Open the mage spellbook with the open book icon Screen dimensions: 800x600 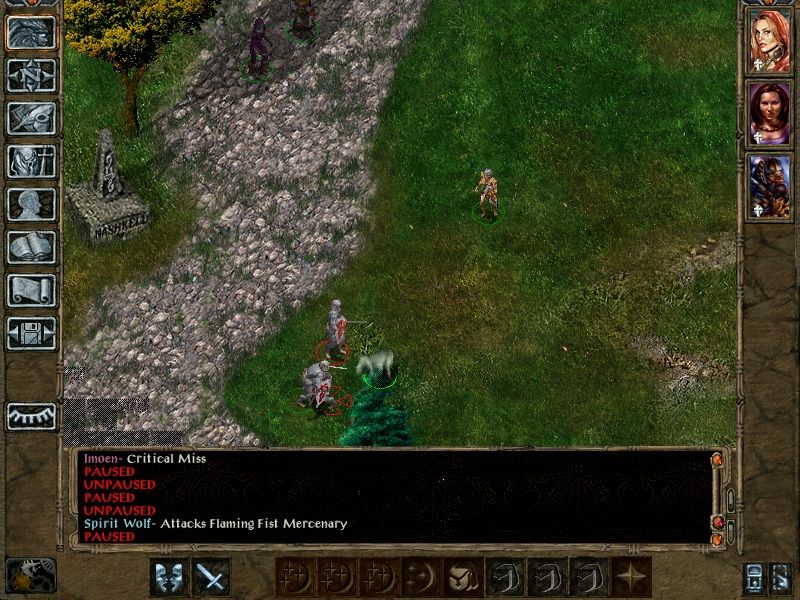click(x=31, y=247)
